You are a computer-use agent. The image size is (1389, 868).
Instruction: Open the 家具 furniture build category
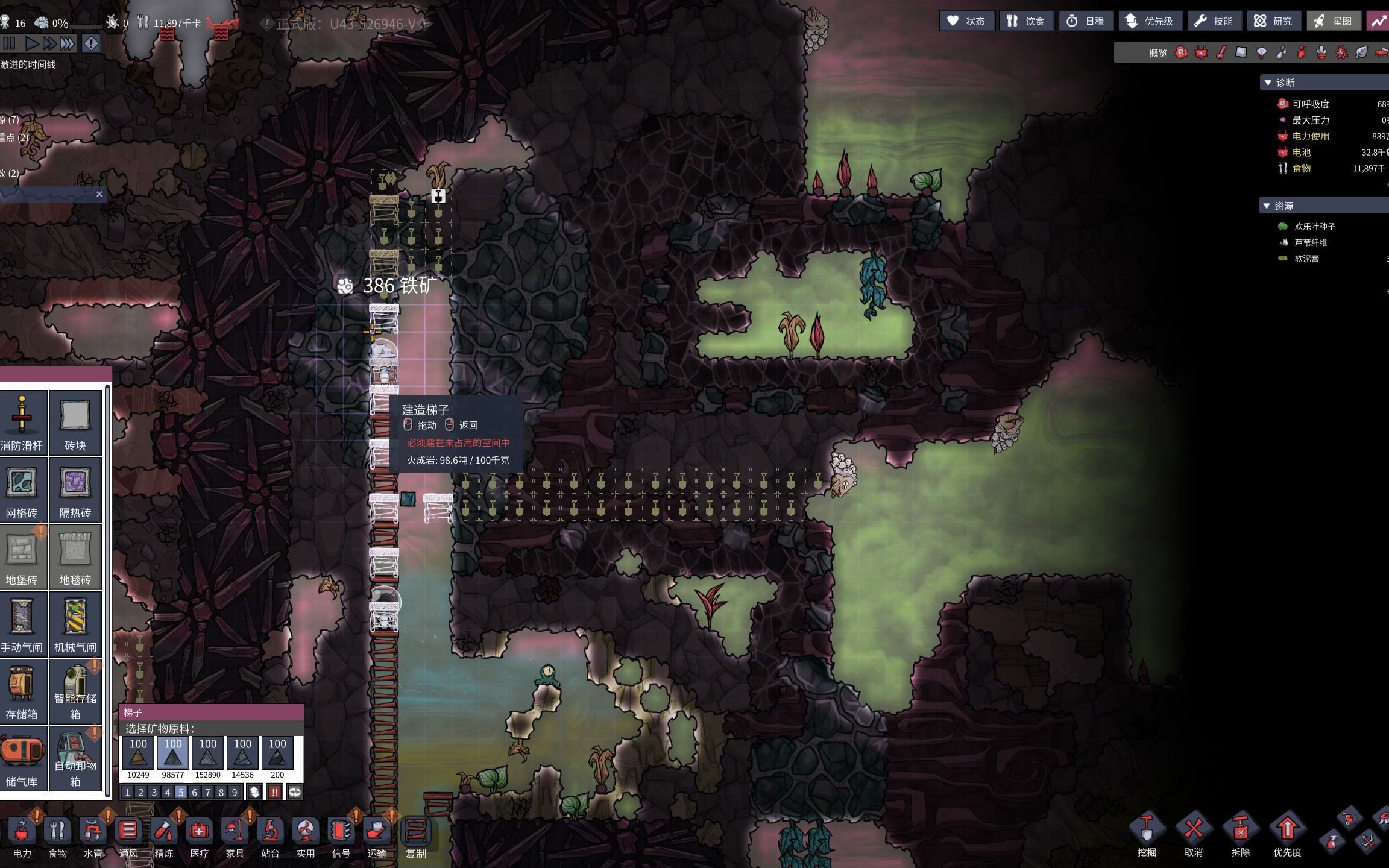235,837
